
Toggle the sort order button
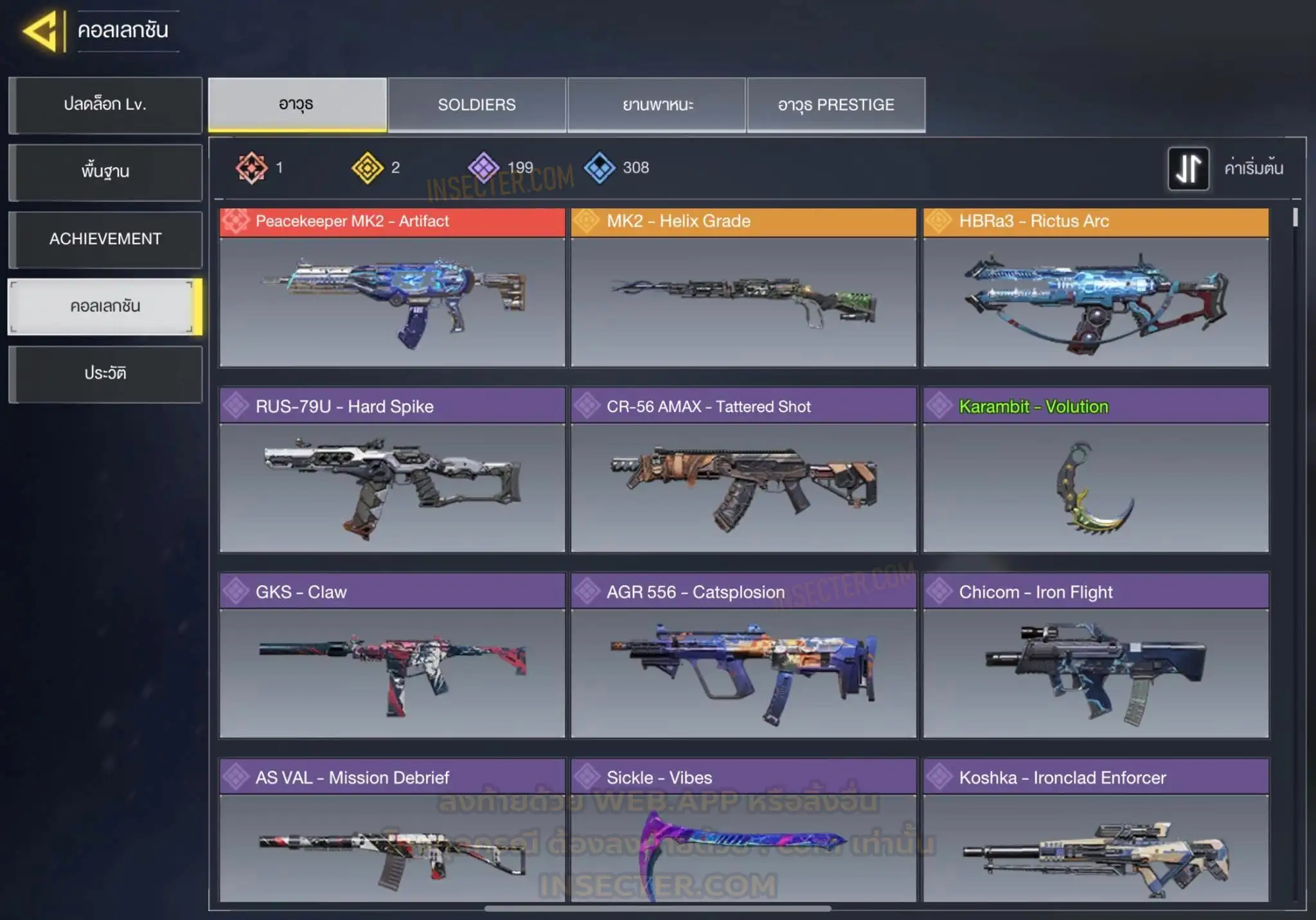tap(1188, 168)
